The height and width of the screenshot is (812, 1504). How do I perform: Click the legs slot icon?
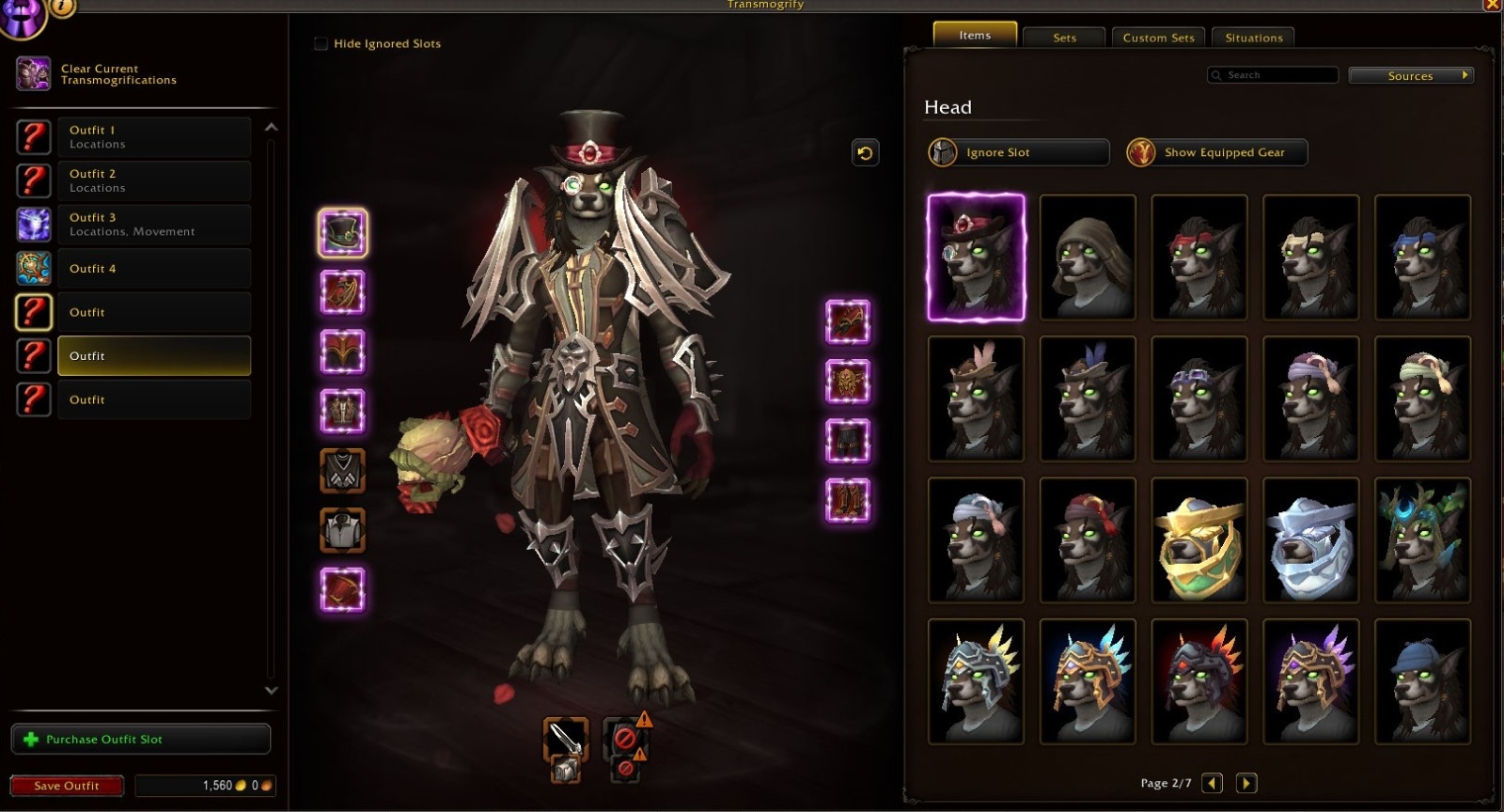pos(849,439)
